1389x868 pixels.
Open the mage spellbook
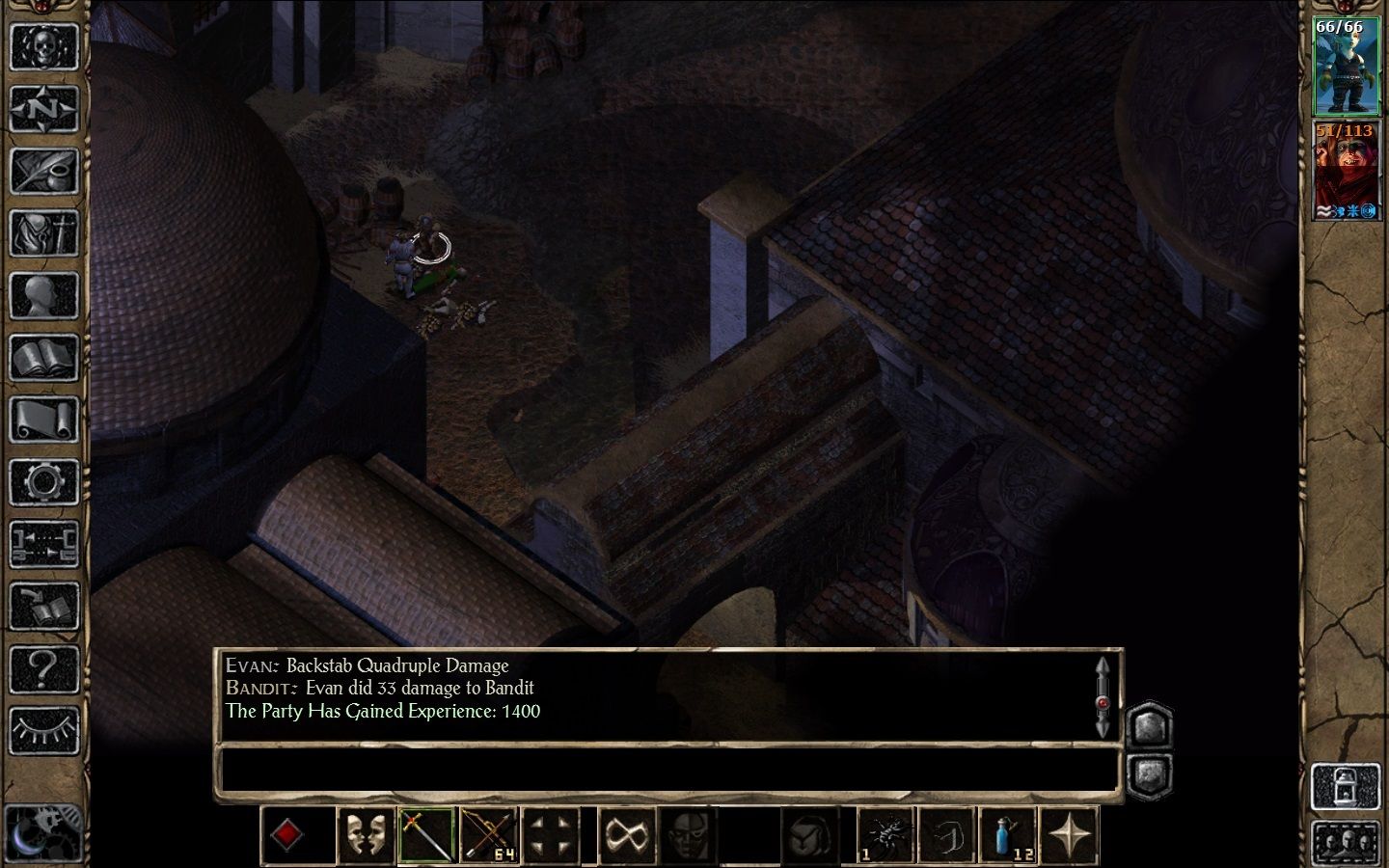pyautogui.click(x=43, y=358)
